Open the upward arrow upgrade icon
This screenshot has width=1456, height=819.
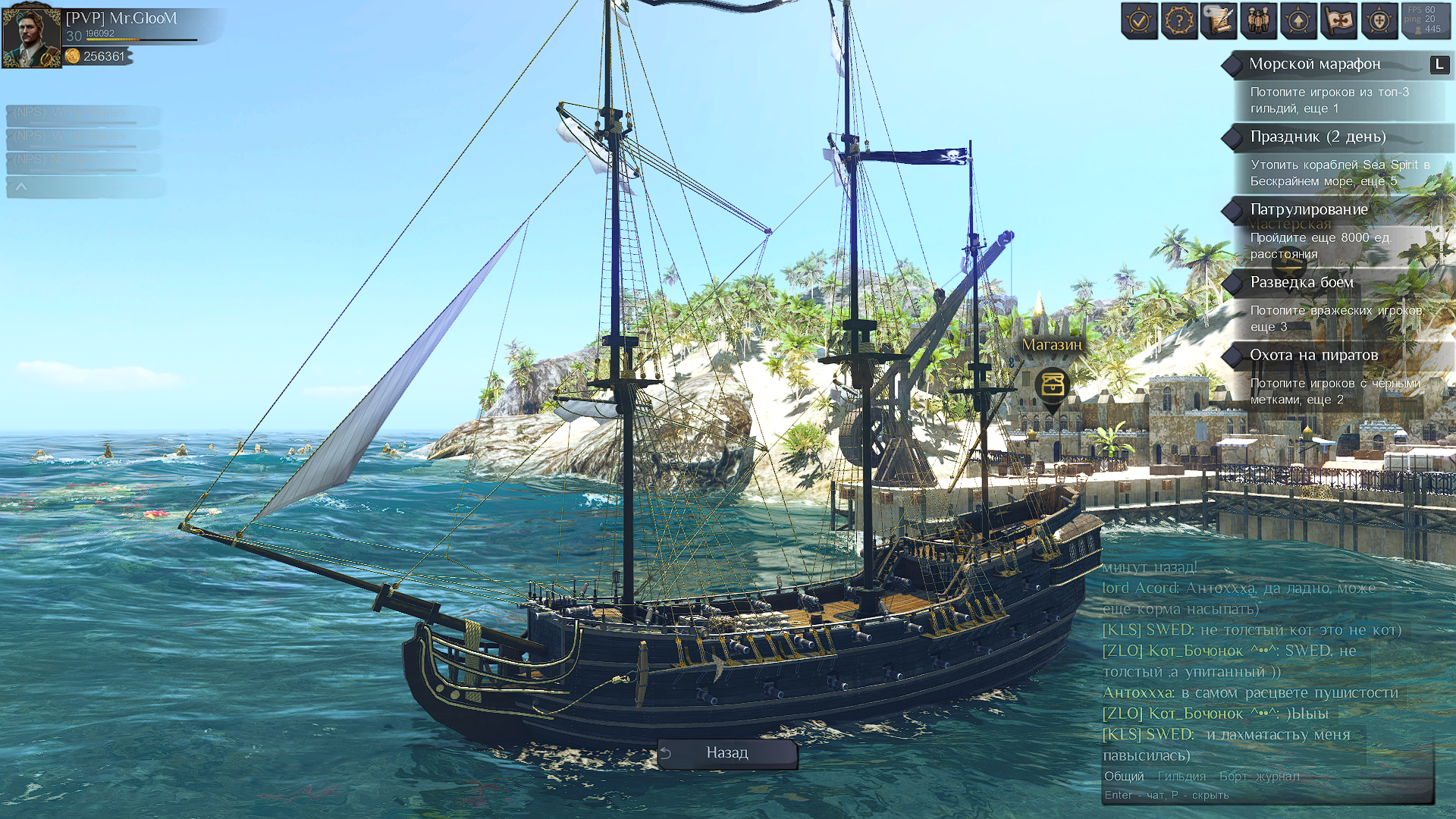[1298, 20]
